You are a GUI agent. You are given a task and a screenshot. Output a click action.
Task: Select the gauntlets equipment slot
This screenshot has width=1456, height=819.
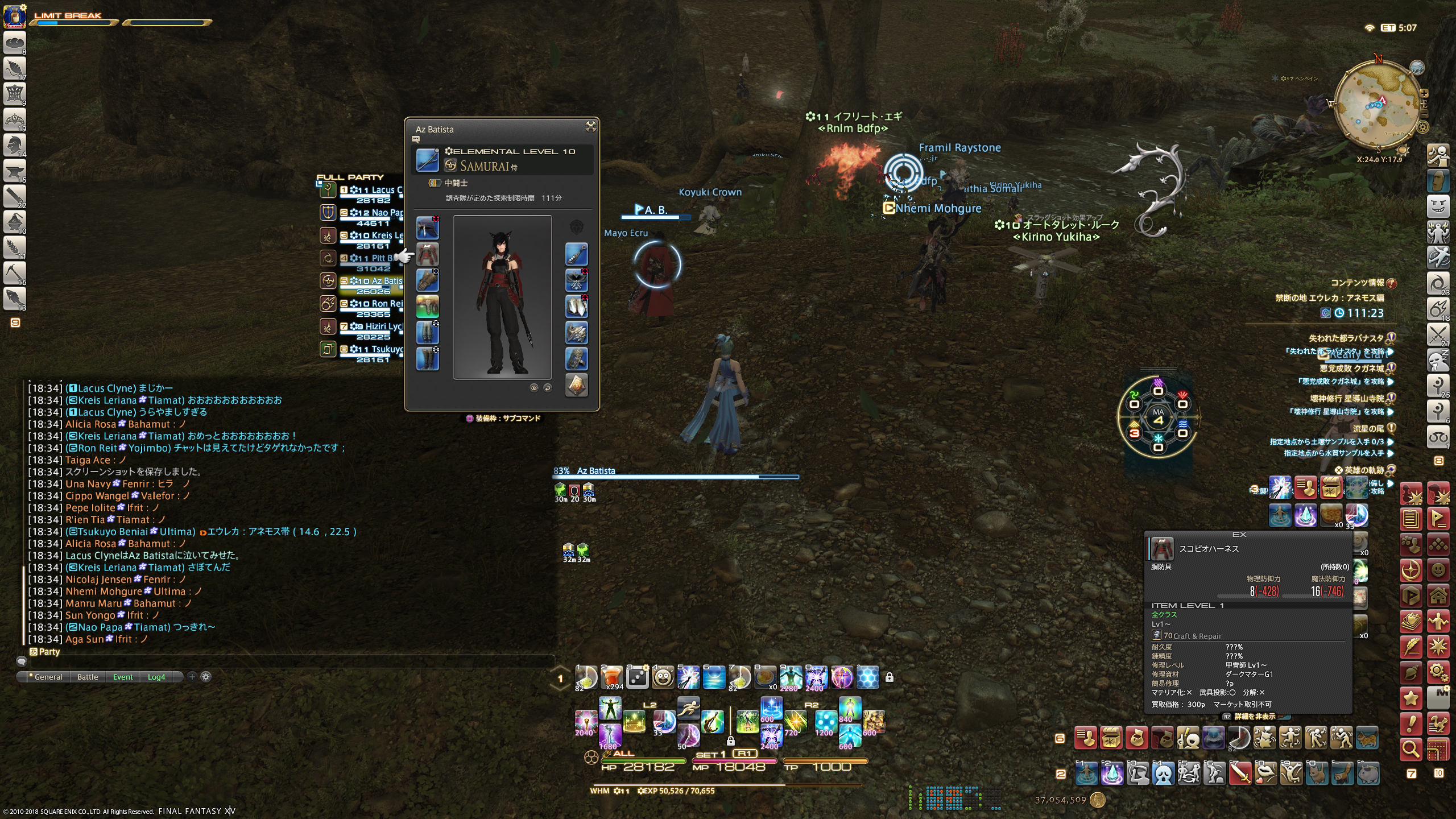point(427,280)
